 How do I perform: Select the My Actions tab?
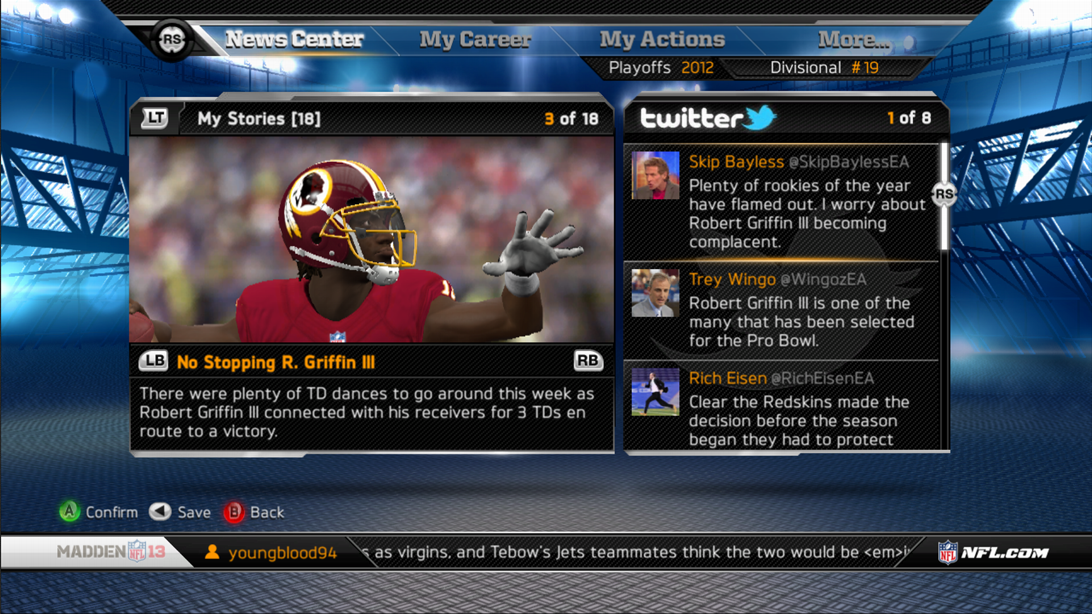(661, 40)
